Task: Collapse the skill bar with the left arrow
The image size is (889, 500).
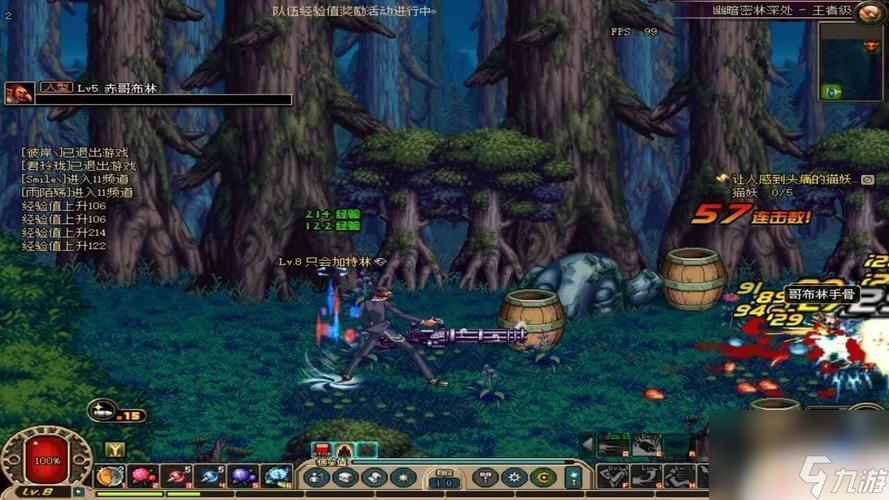Action: (588, 444)
